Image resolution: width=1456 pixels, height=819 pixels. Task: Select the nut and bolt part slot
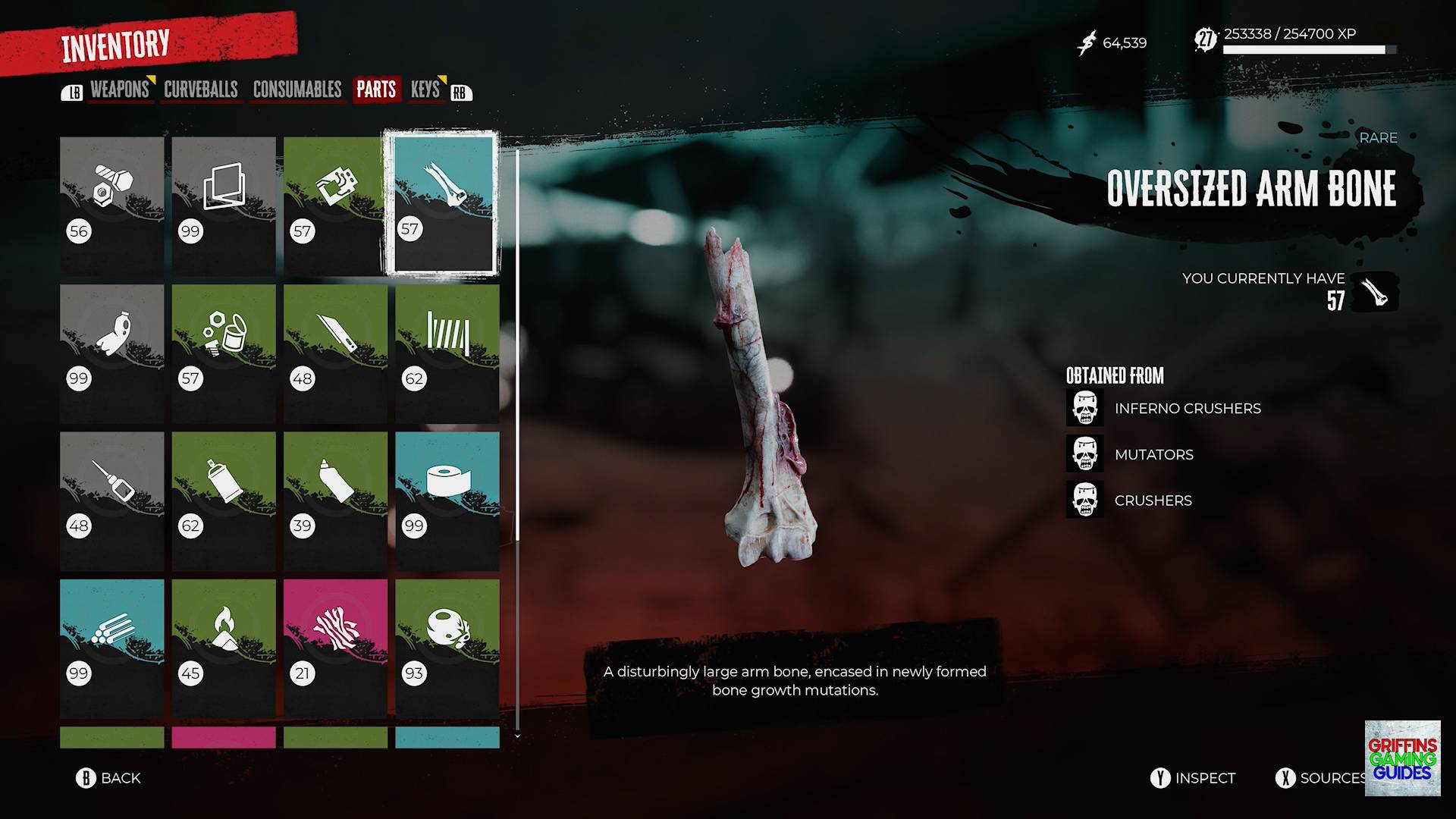pos(112,205)
